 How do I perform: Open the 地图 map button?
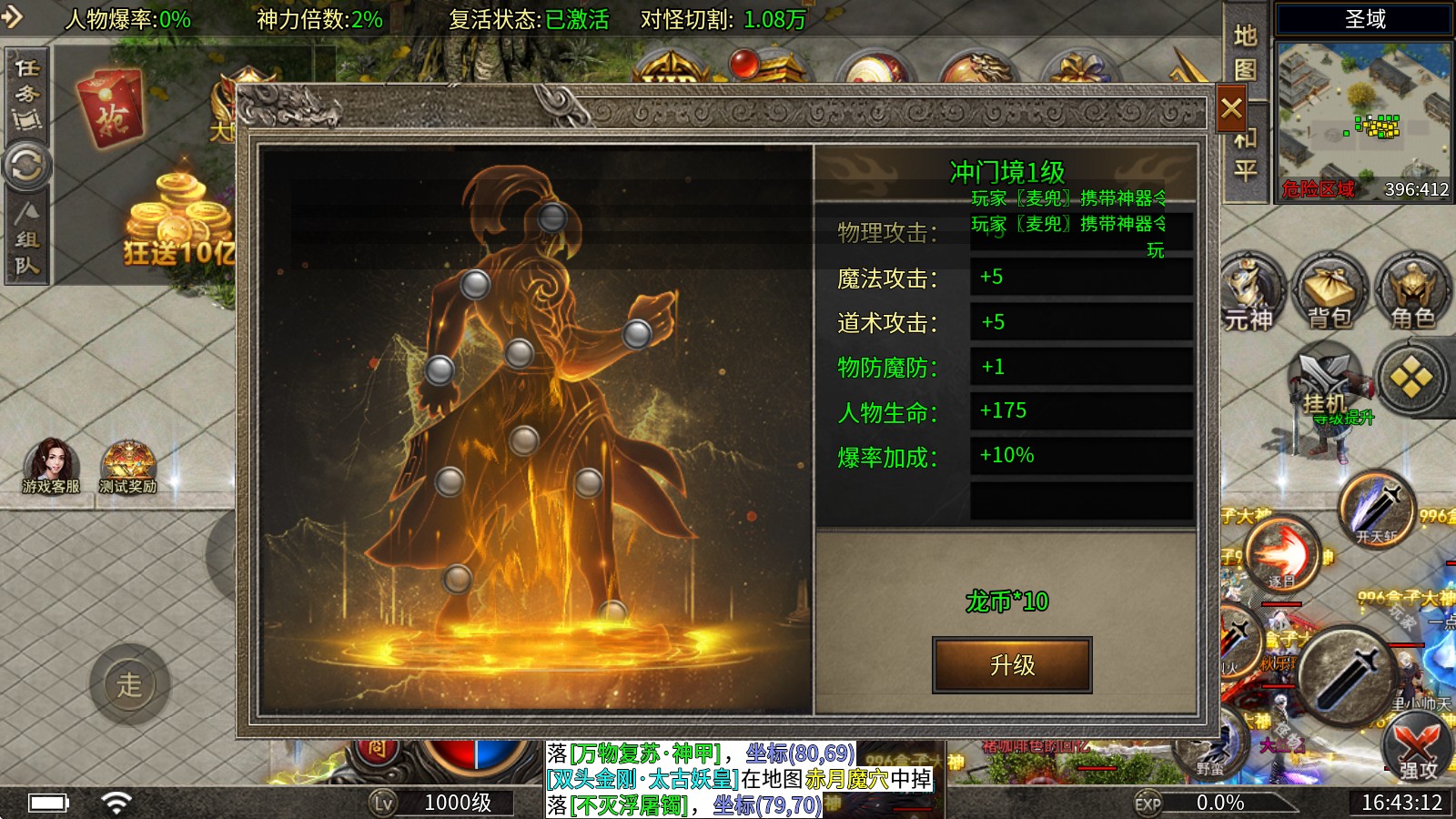point(1245,53)
